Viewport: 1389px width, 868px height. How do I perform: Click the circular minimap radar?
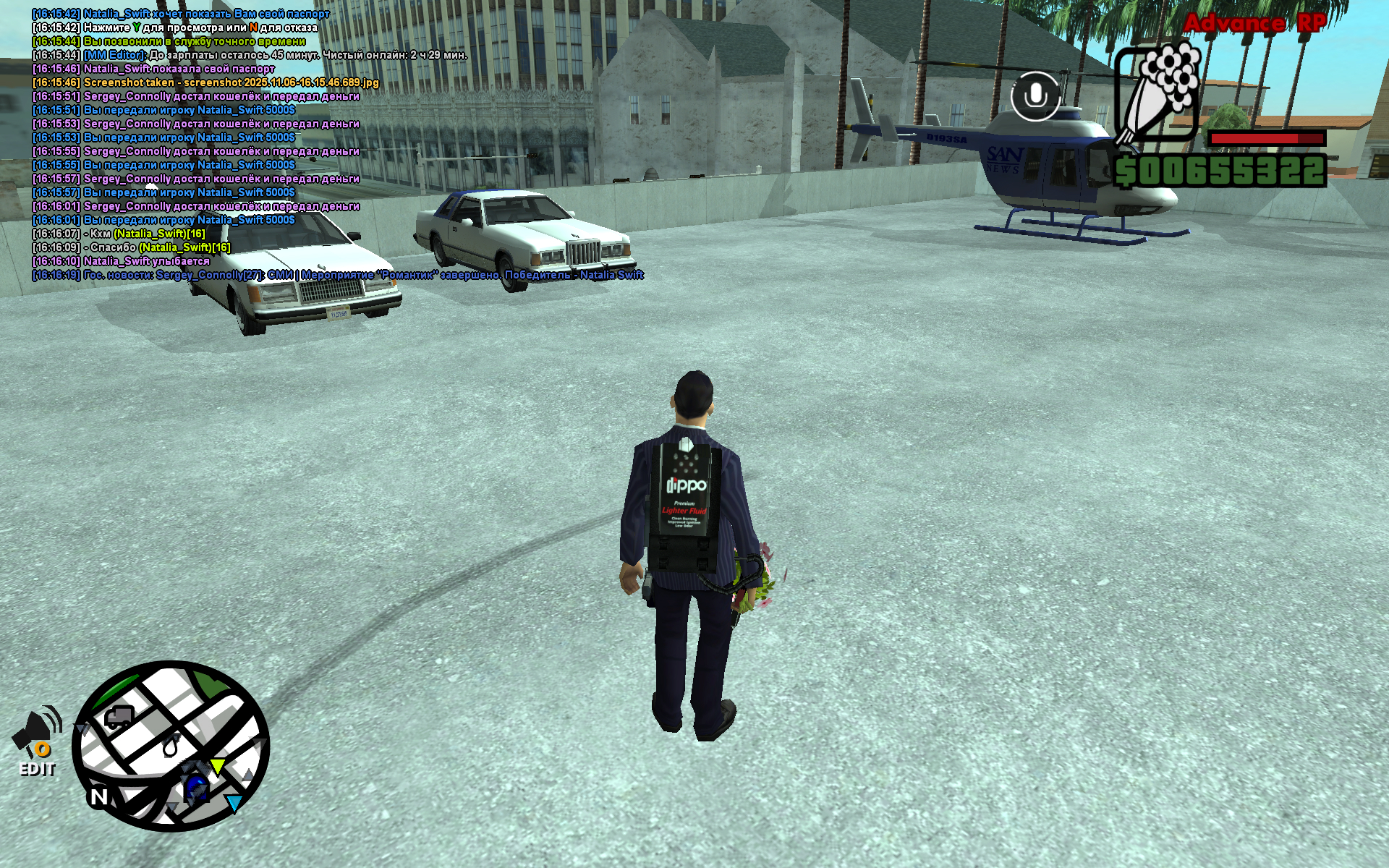point(171,746)
